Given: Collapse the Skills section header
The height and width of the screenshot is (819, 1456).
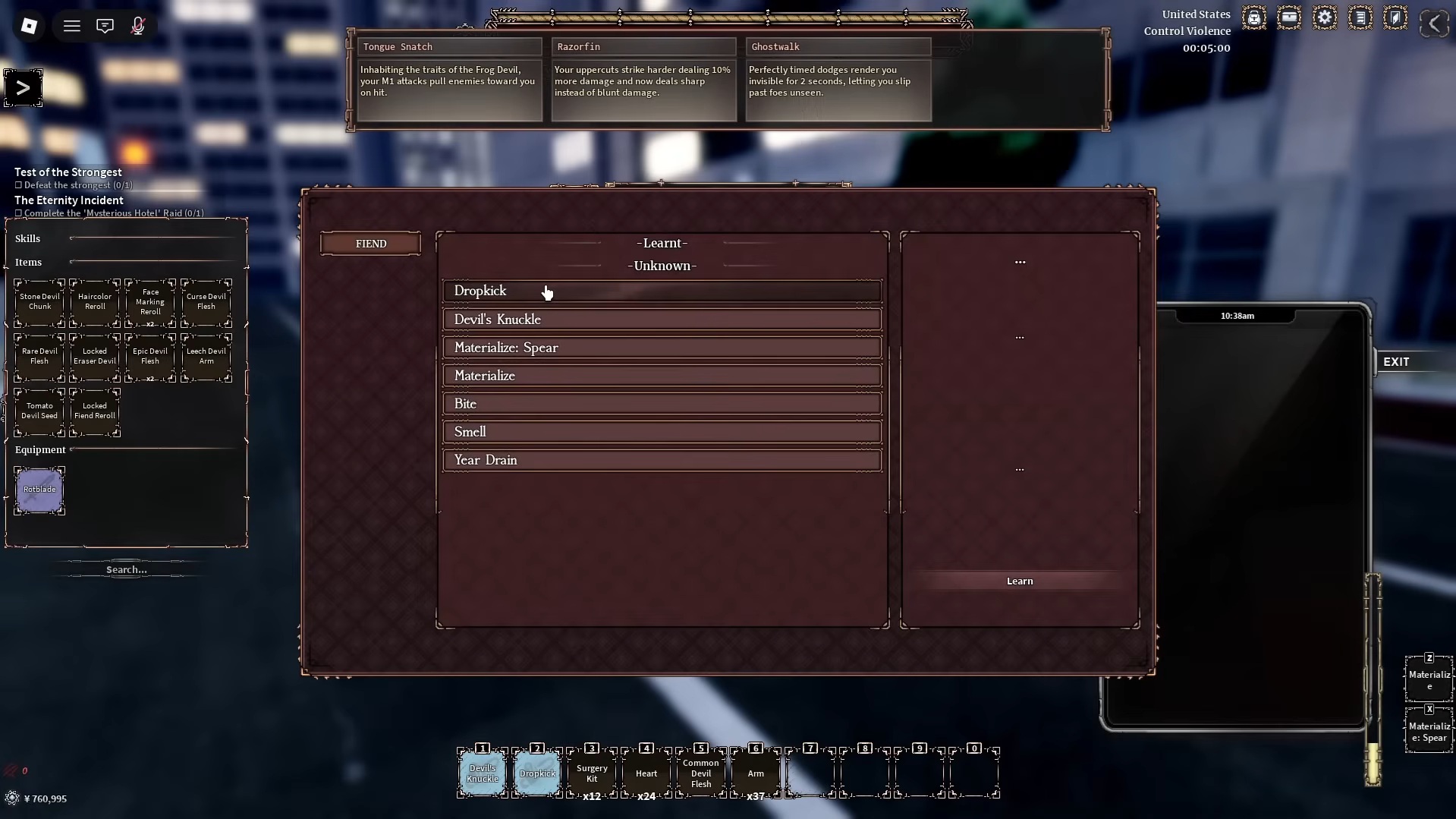Looking at the screenshot, I should [x=28, y=238].
